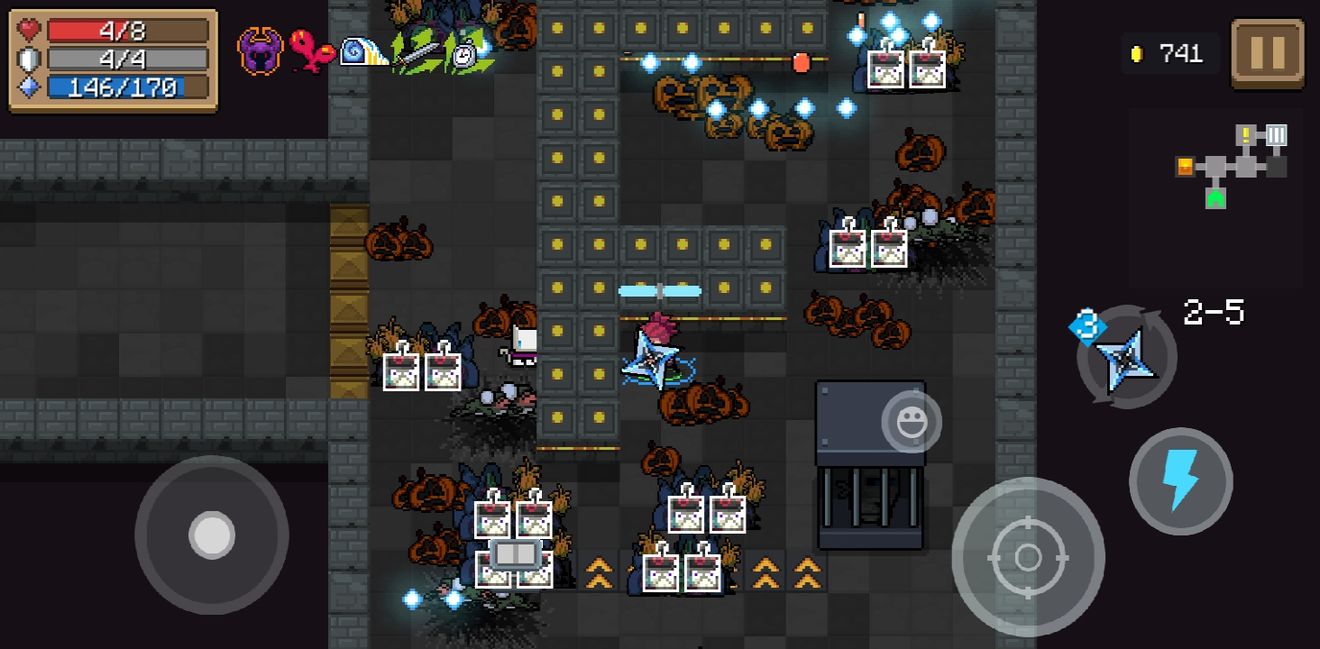
Task: Open the dungeon minimap
Action: click(x=1231, y=165)
